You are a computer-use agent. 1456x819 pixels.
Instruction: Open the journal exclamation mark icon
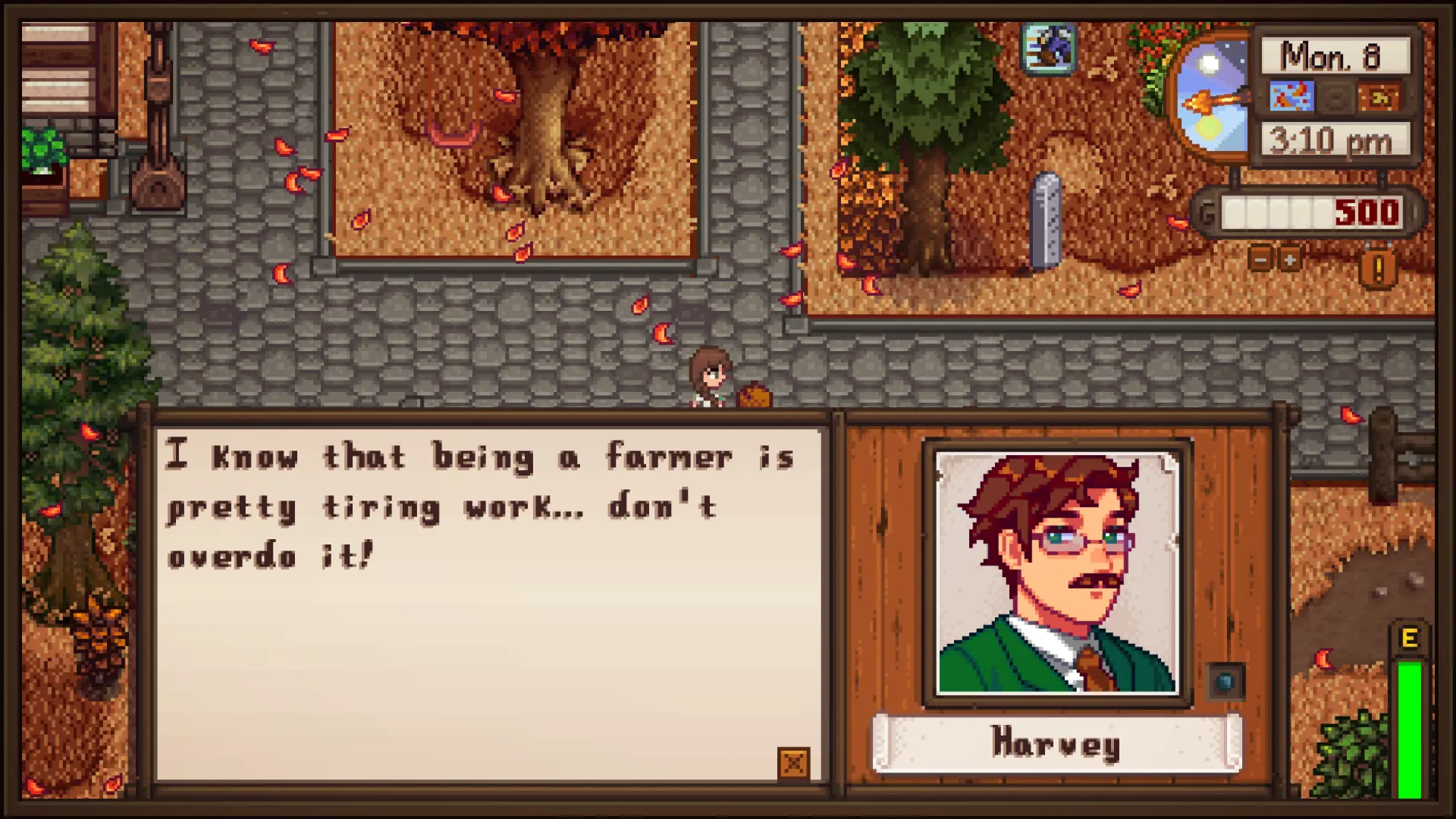(x=1378, y=267)
